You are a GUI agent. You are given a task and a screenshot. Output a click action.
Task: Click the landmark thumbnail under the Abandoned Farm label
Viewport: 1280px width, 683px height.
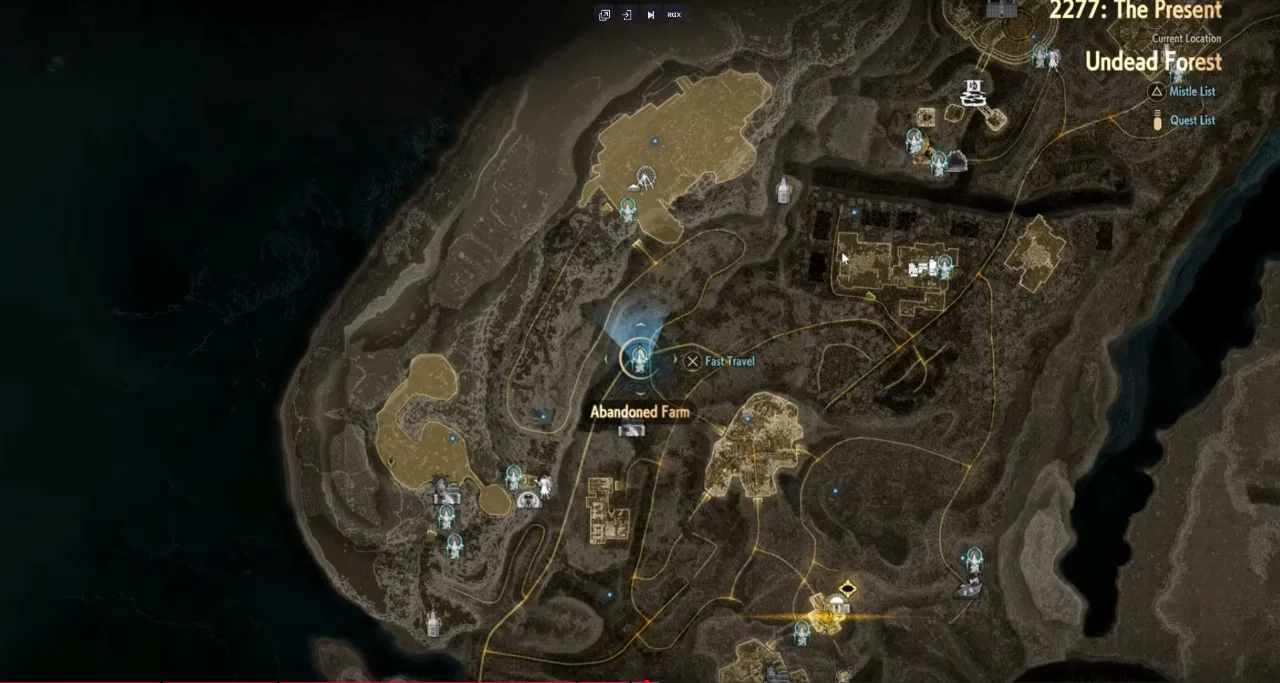[631, 431]
